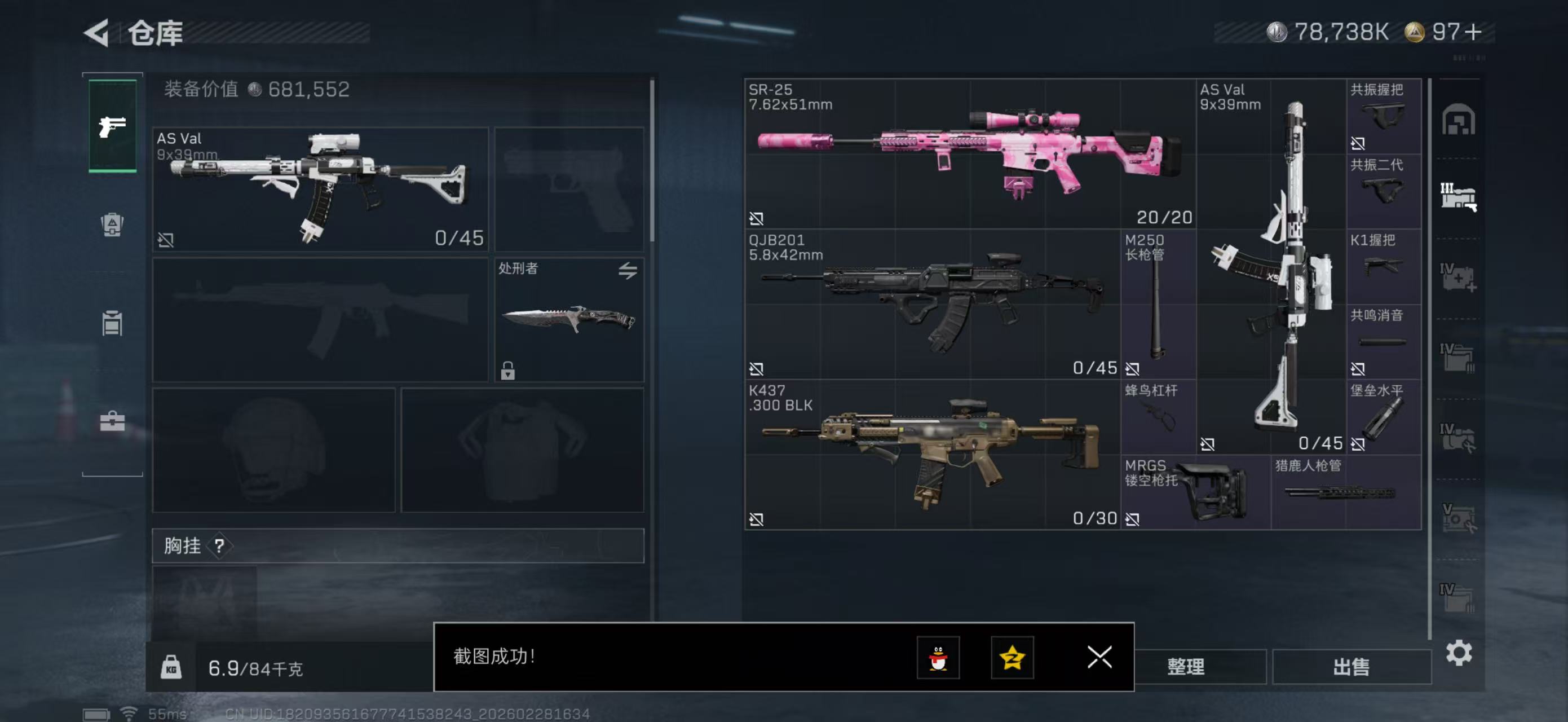Select the 处刑者 knife slot

(568, 320)
